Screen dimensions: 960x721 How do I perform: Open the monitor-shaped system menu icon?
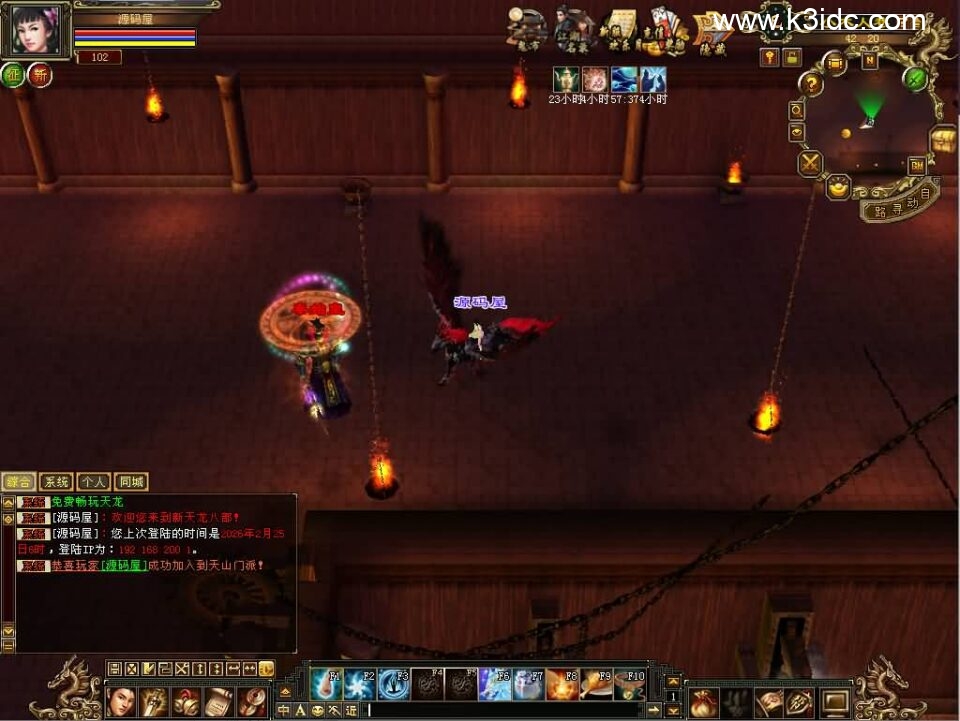pyautogui.click(x=834, y=702)
